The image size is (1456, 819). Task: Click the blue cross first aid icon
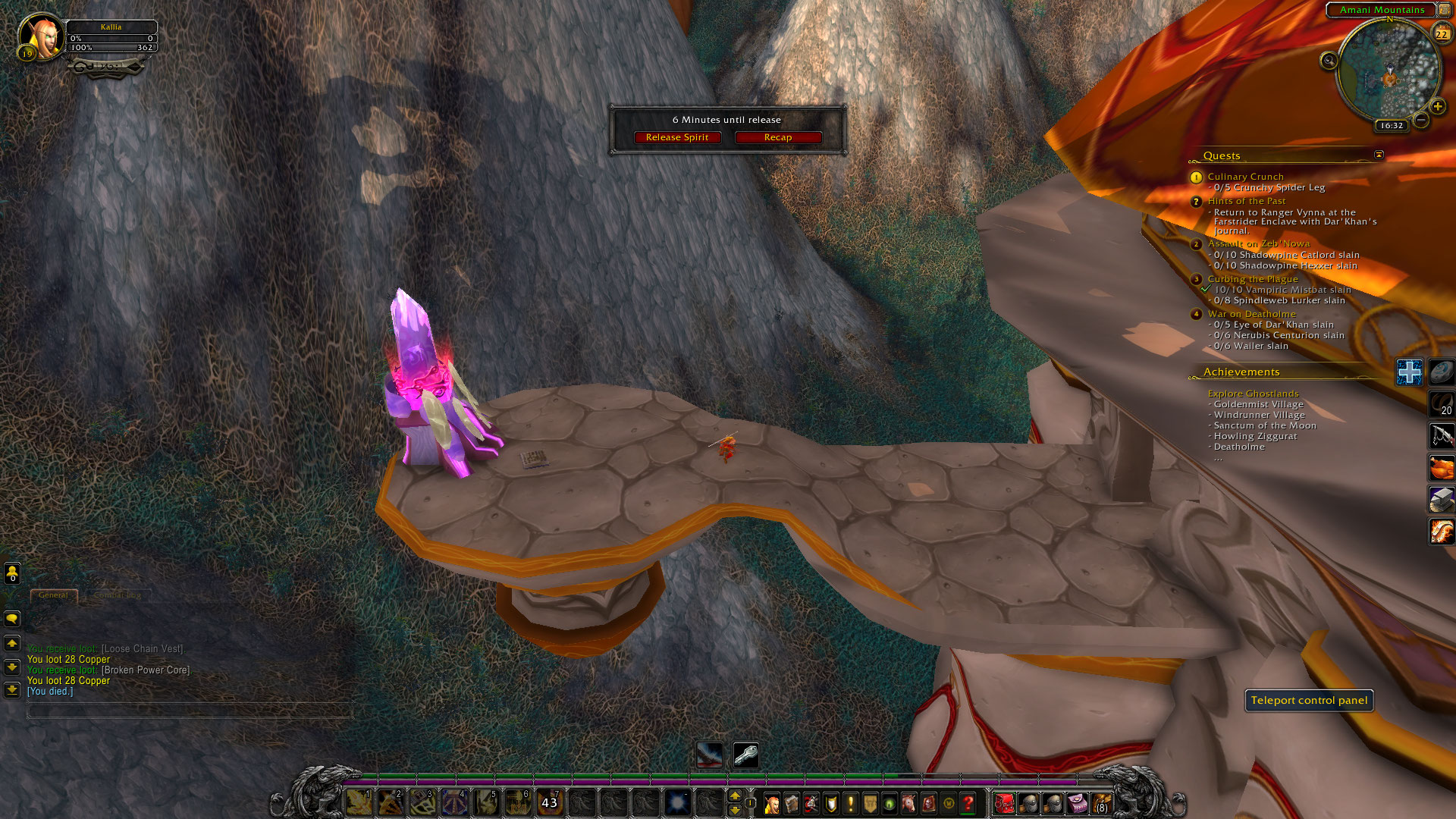[x=1409, y=372]
